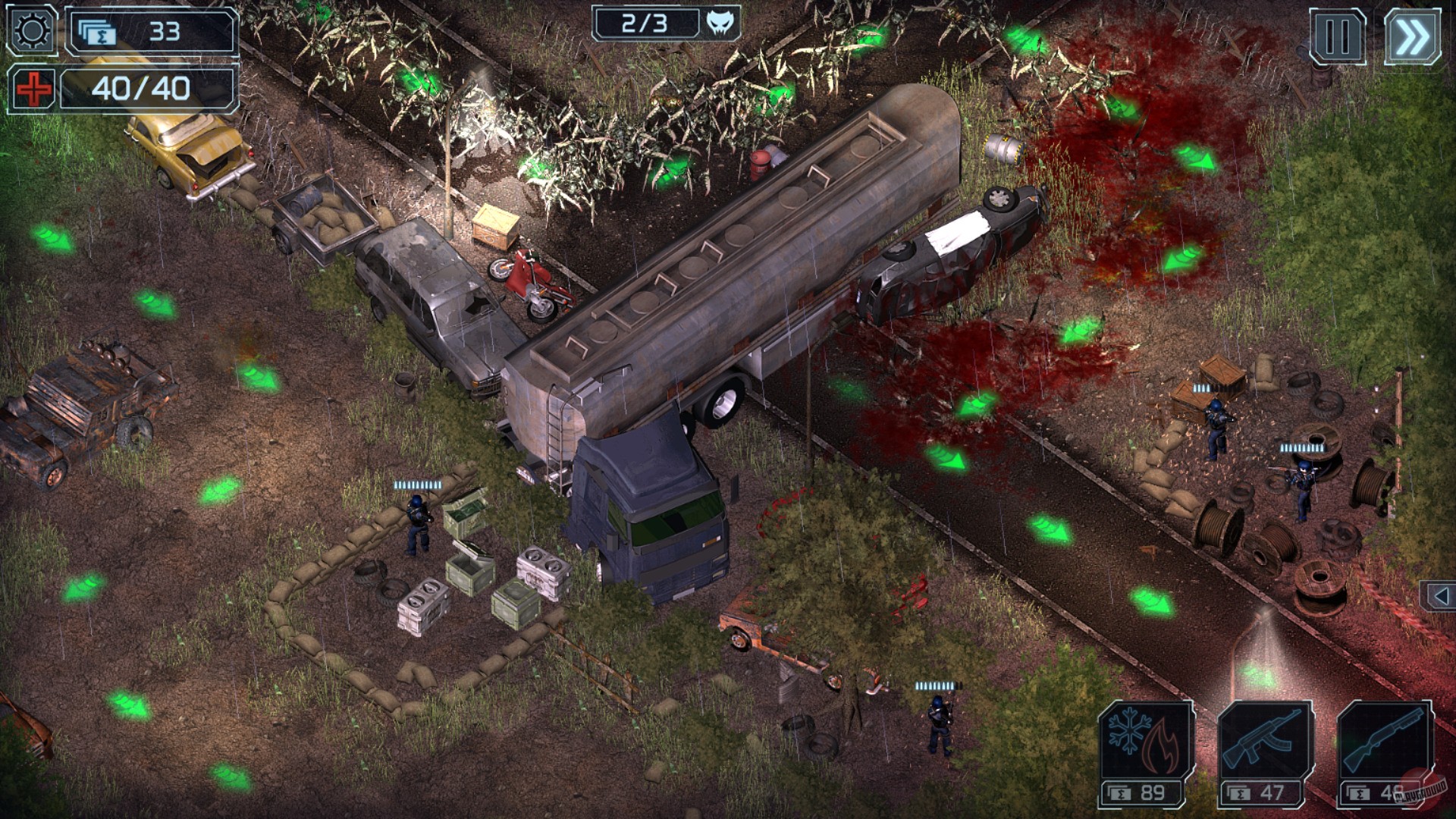Click the red cross health icon
The width and height of the screenshot is (1456, 819).
point(32,89)
